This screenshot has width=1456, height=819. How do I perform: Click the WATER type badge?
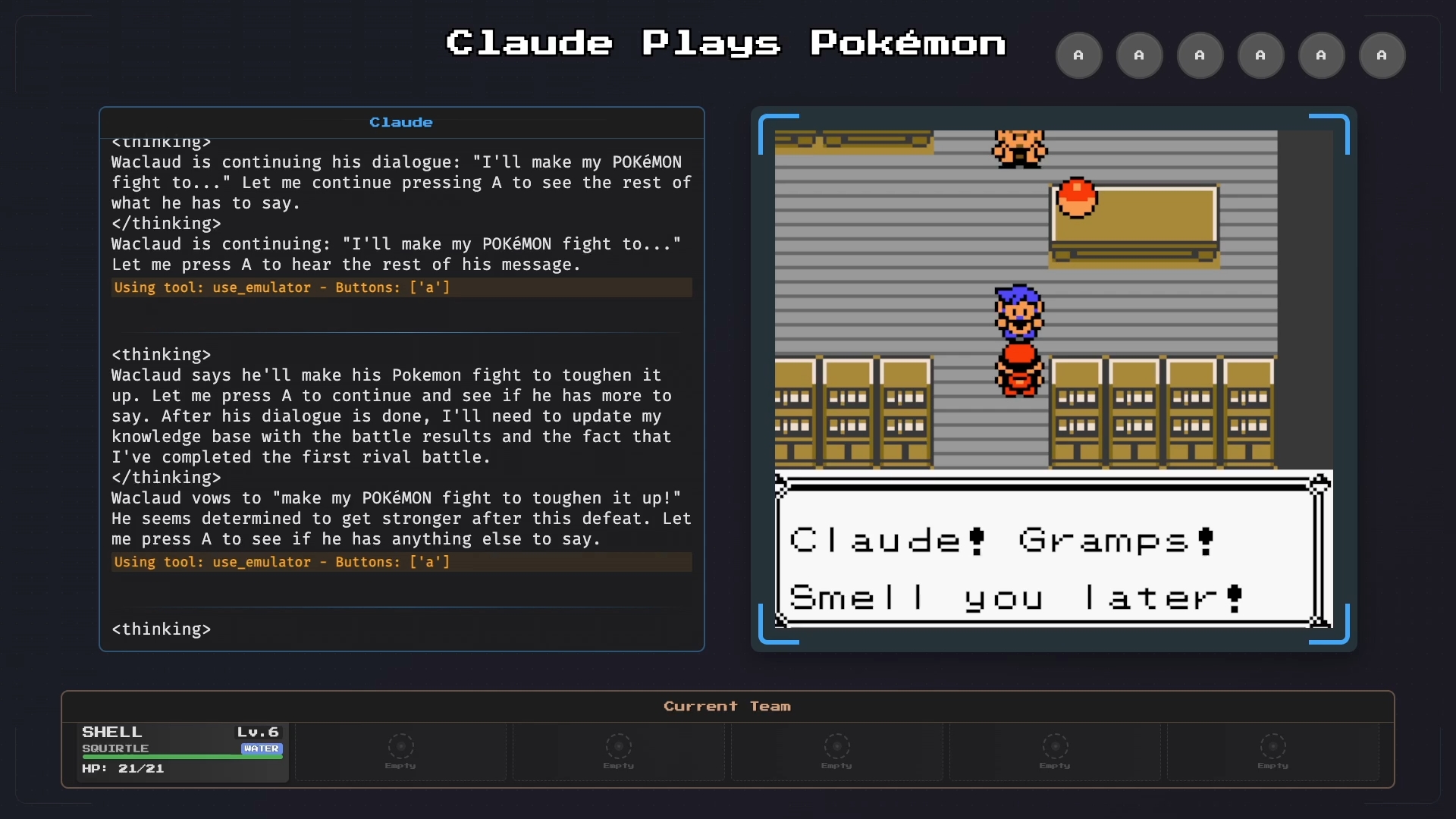tap(262, 748)
